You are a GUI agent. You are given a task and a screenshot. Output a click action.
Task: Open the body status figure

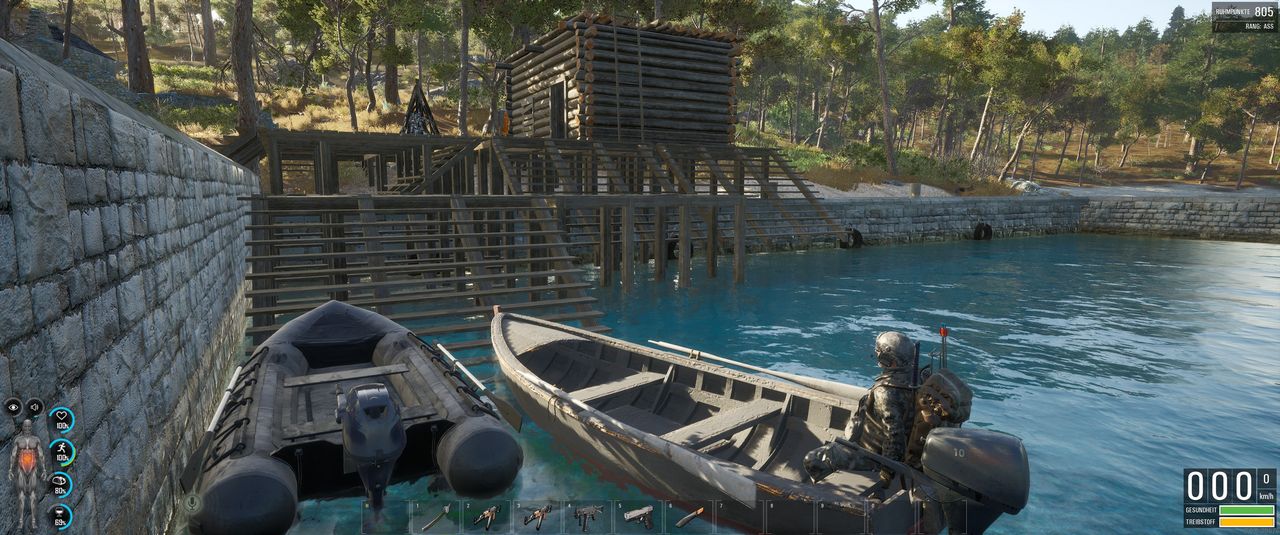click(25, 460)
